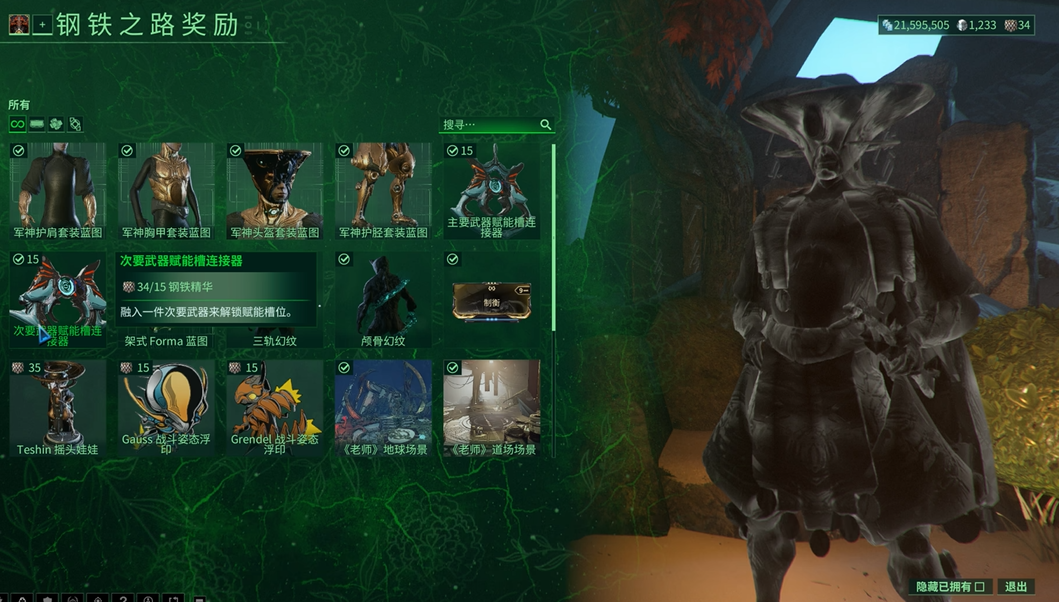The width and height of the screenshot is (1059, 602).
Task: Click the 搜寻 search field
Action: click(490, 125)
